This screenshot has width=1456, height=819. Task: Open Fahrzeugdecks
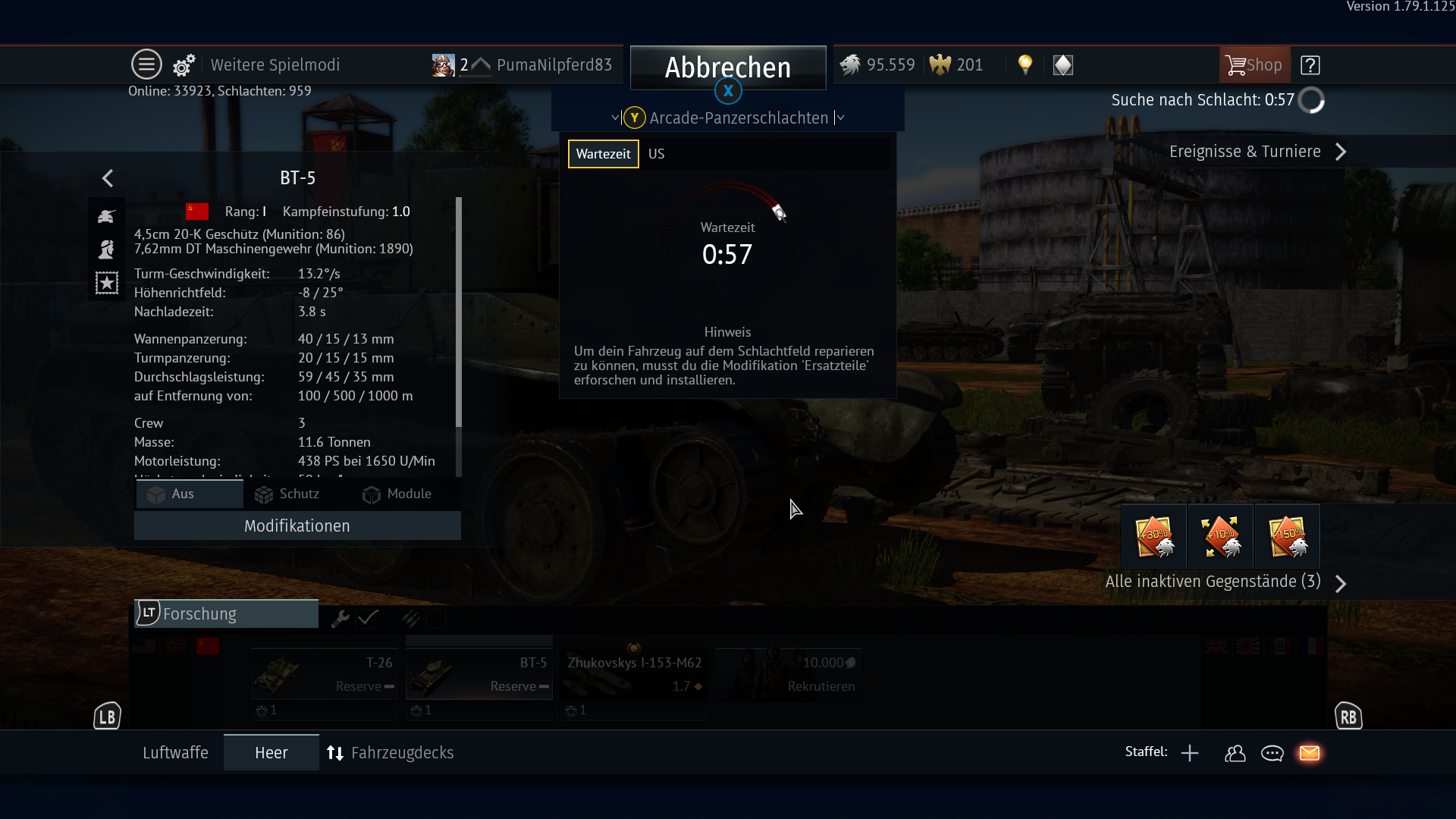[x=391, y=752]
